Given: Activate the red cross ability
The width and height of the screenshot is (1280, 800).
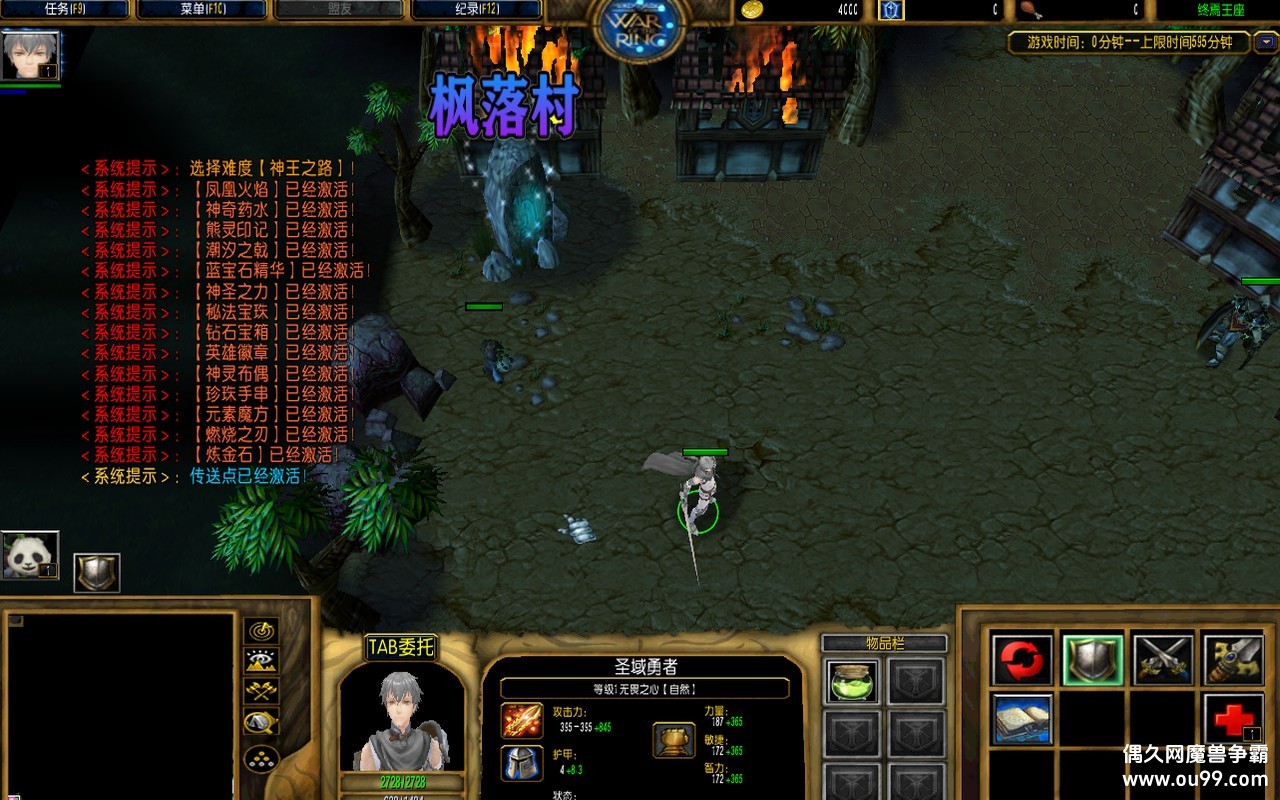Looking at the screenshot, I should point(1233,720).
